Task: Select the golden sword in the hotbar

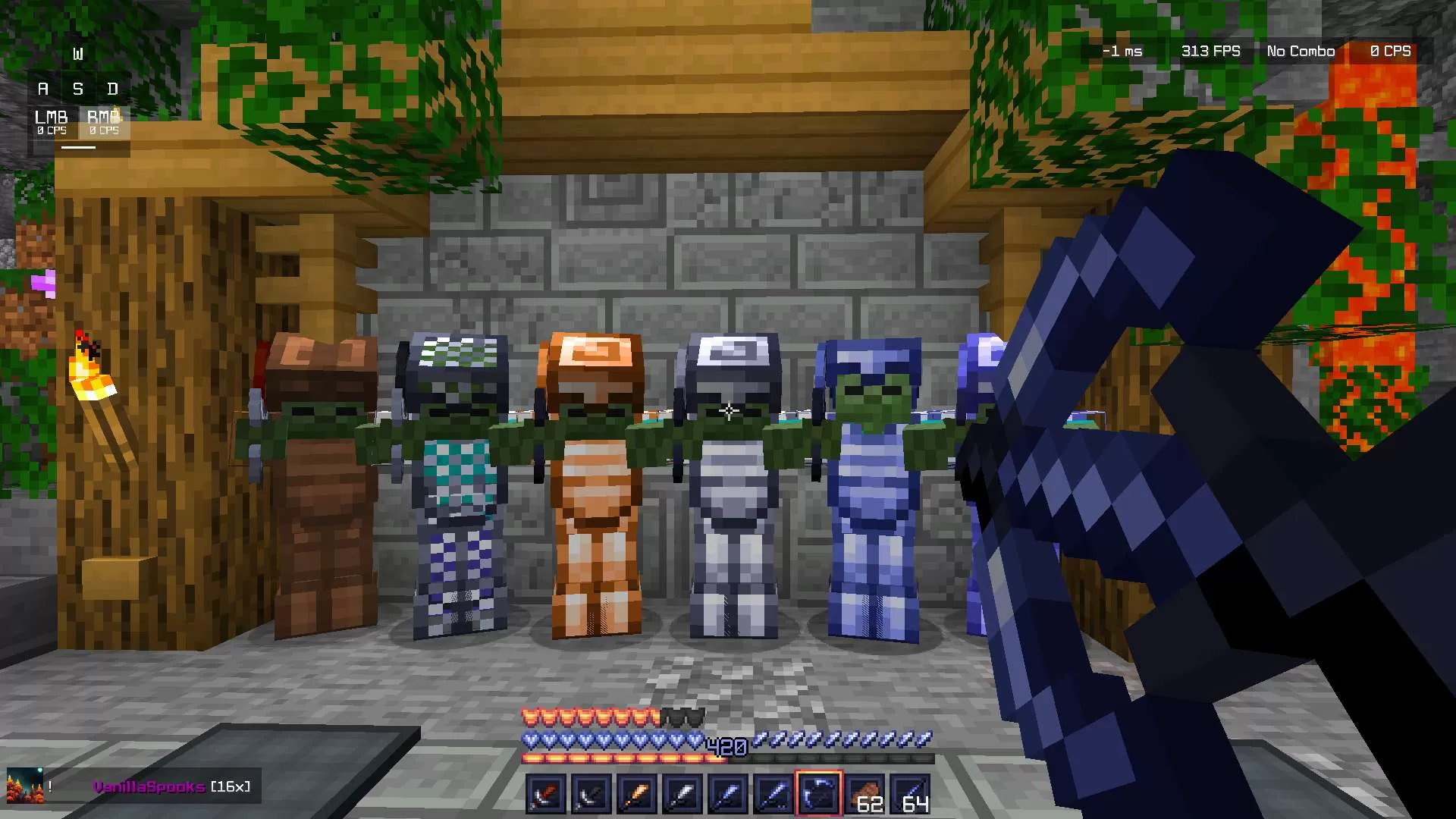Action: (636, 792)
